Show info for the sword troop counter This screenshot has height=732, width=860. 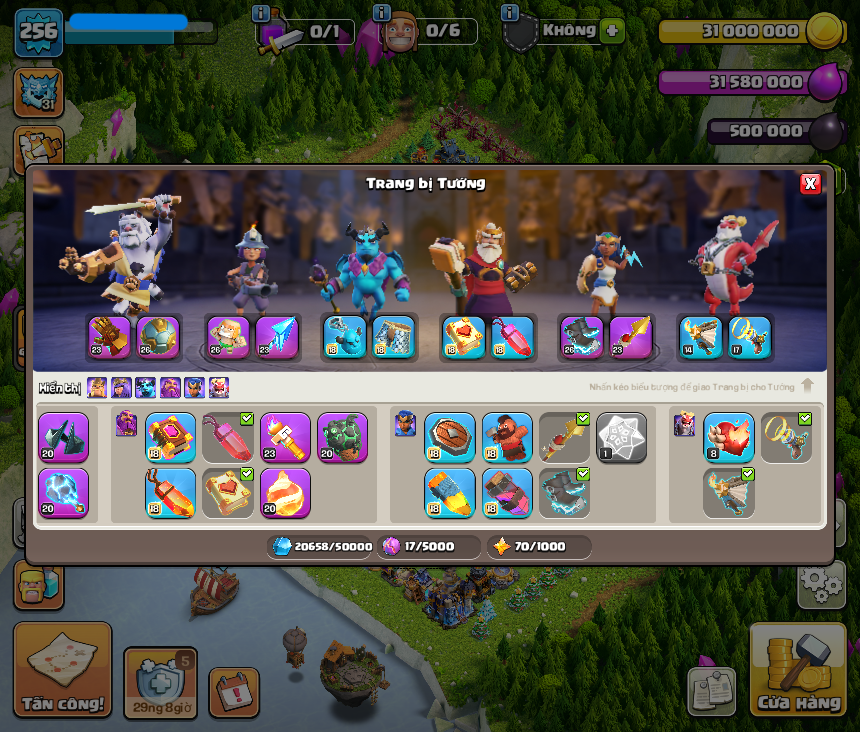pos(262,13)
